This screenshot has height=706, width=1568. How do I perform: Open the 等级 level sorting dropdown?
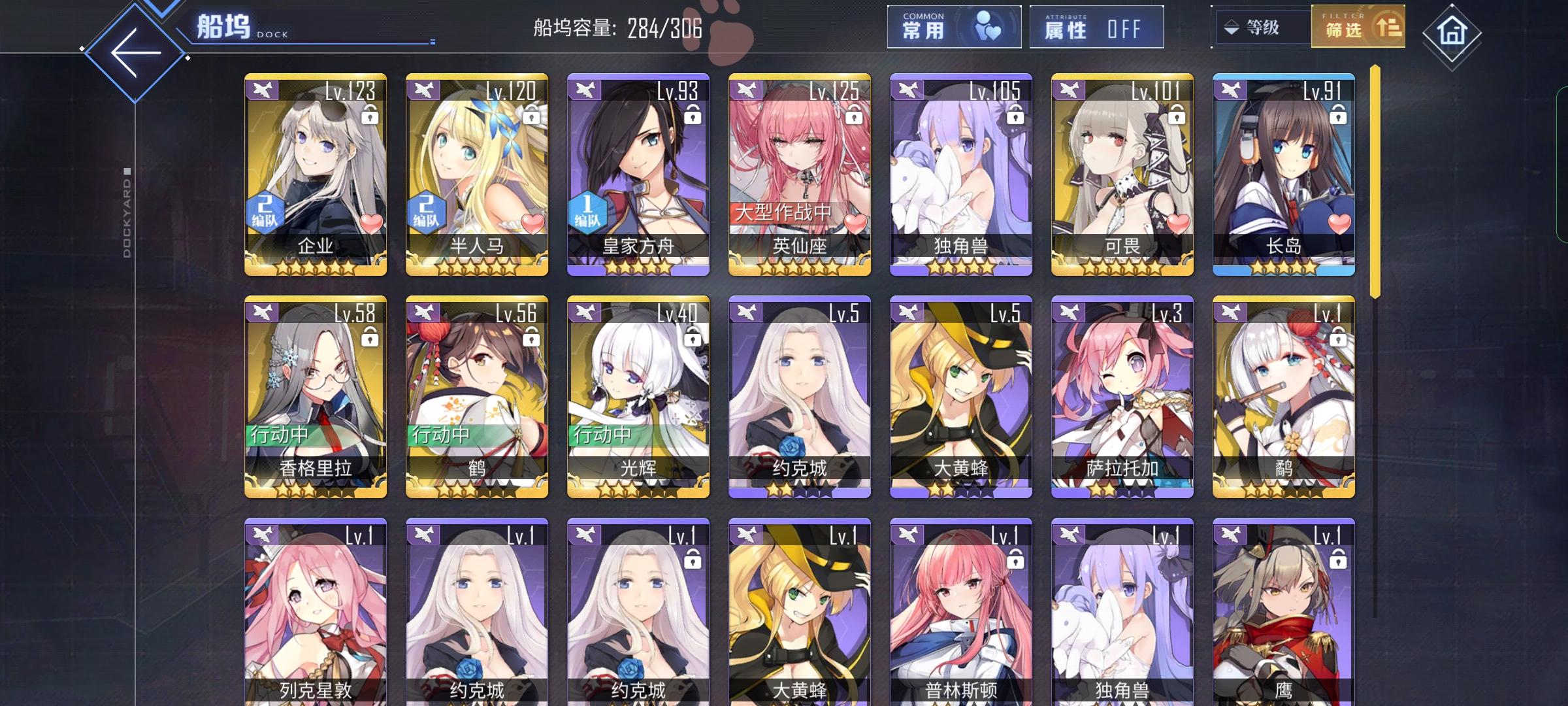click(1262, 28)
